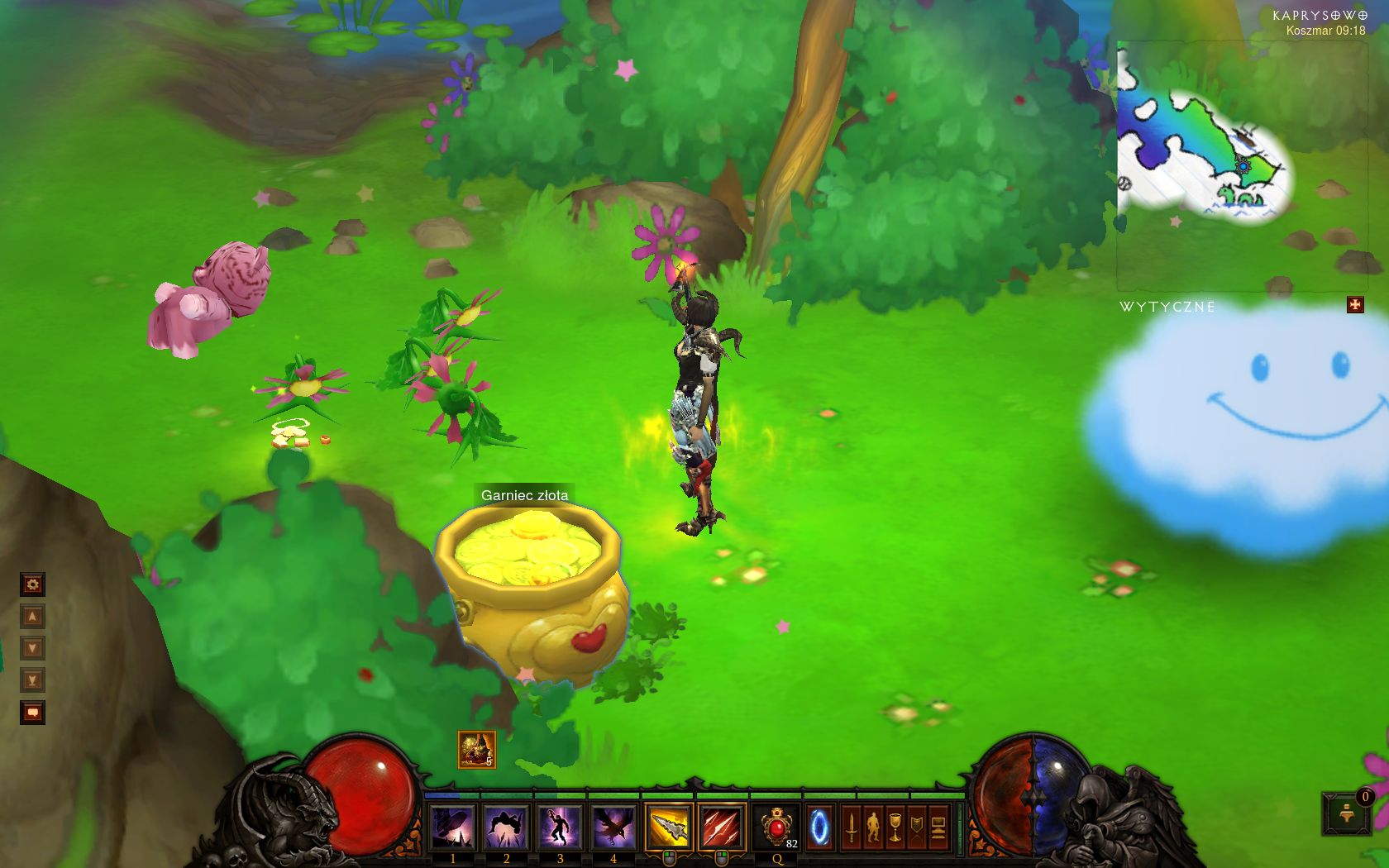Activate the glowing figure skill in slot 3

coord(560,827)
